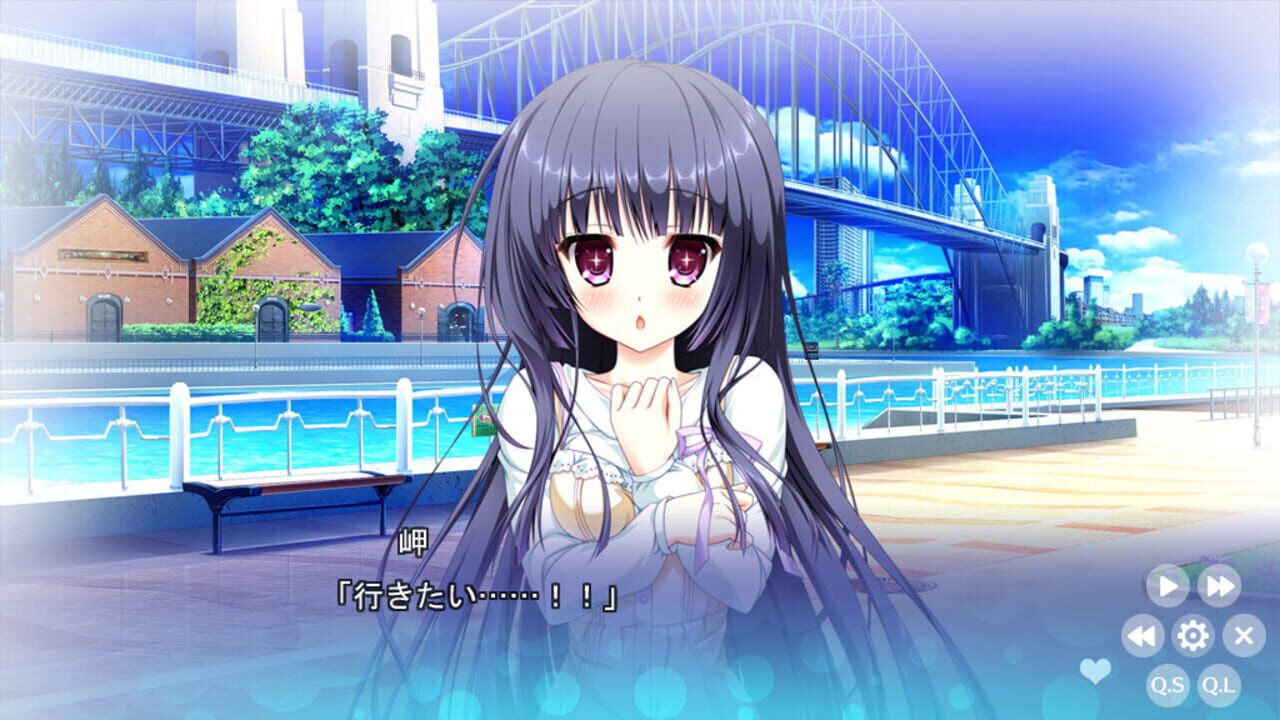Image resolution: width=1280 pixels, height=720 pixels.
Task: Dismiss the quick menu with the X icon
Action: pyautogui.click(x=1245, y=634)
